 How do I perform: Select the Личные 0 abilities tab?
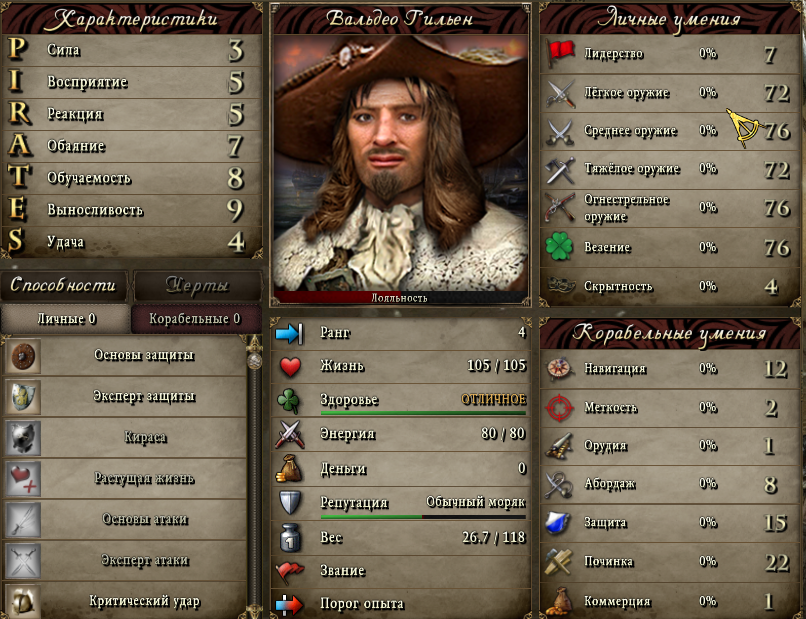[66, 319]
